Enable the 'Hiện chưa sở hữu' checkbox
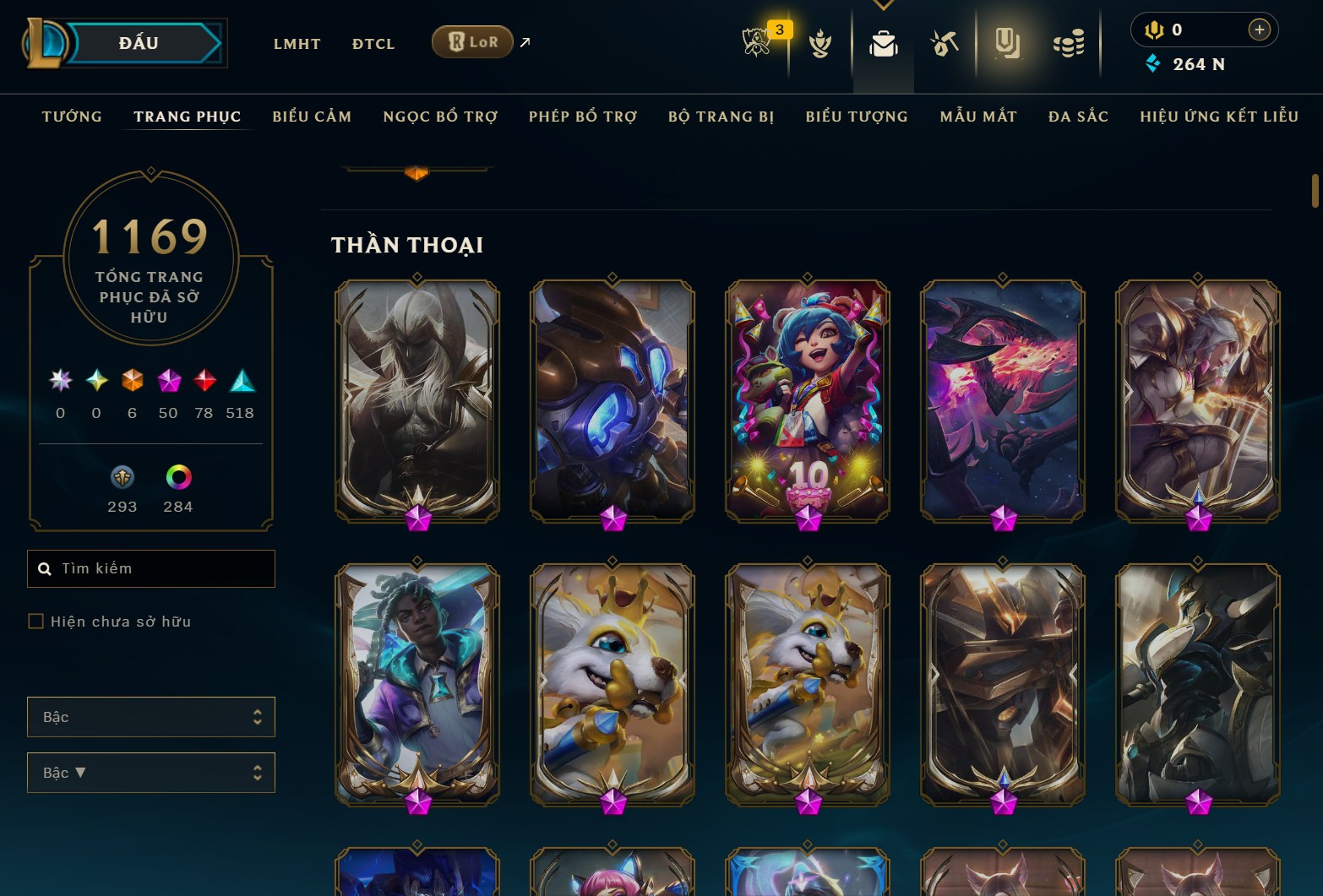The width and height of the screenshot is (1323, 896). point(37,621)
